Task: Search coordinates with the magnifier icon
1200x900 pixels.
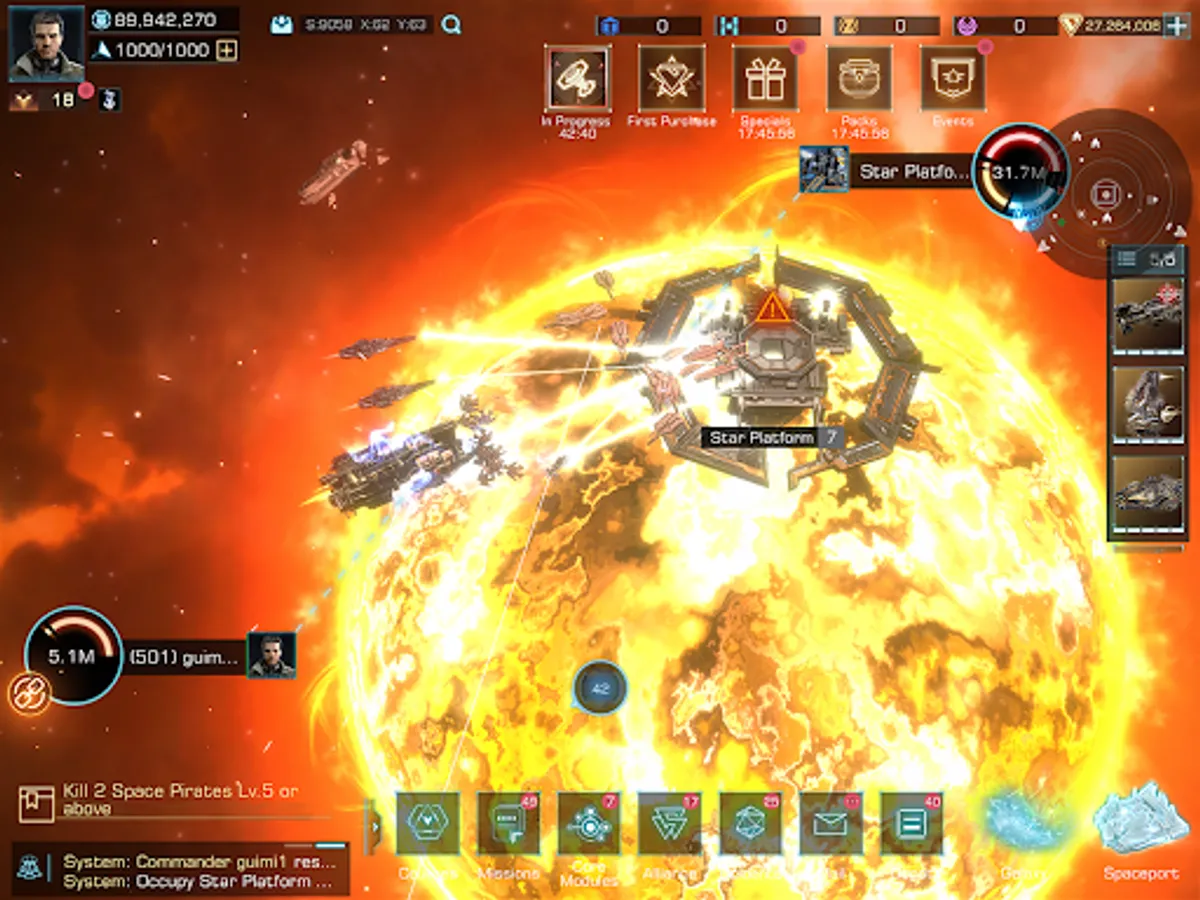Action: [452, 25]
